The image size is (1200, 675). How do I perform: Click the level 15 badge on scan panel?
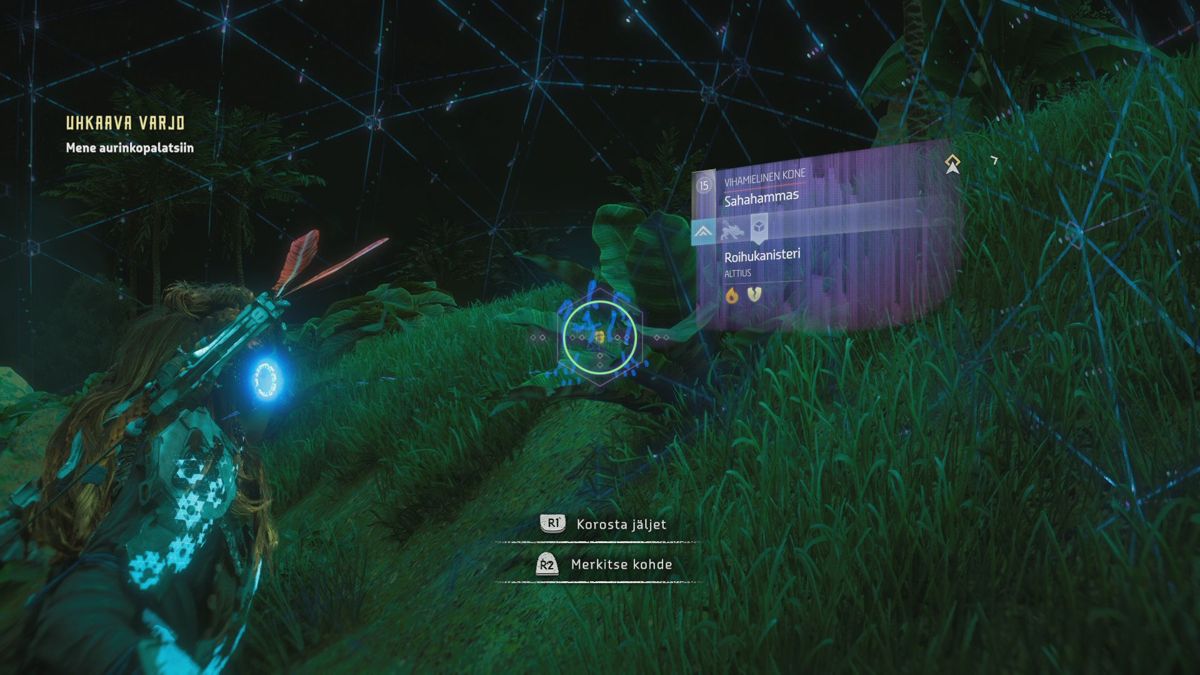704,184
